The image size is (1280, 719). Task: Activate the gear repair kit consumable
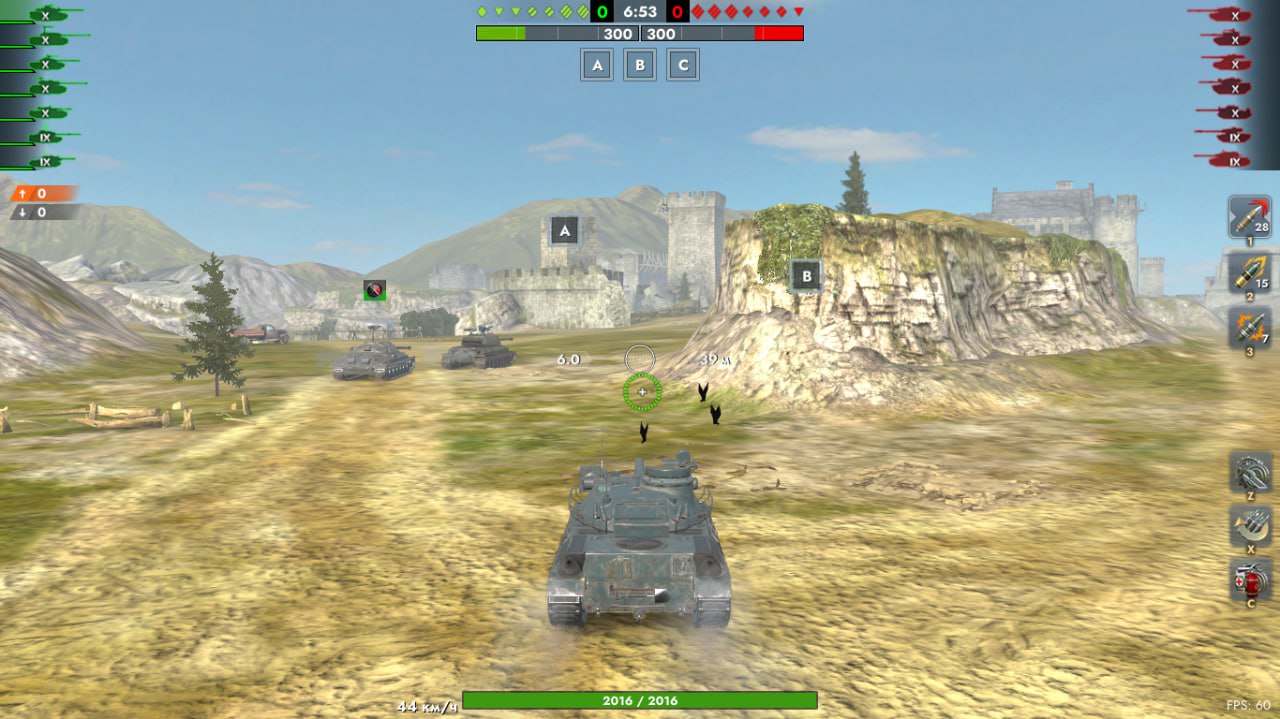click(x=1250, y=471)
